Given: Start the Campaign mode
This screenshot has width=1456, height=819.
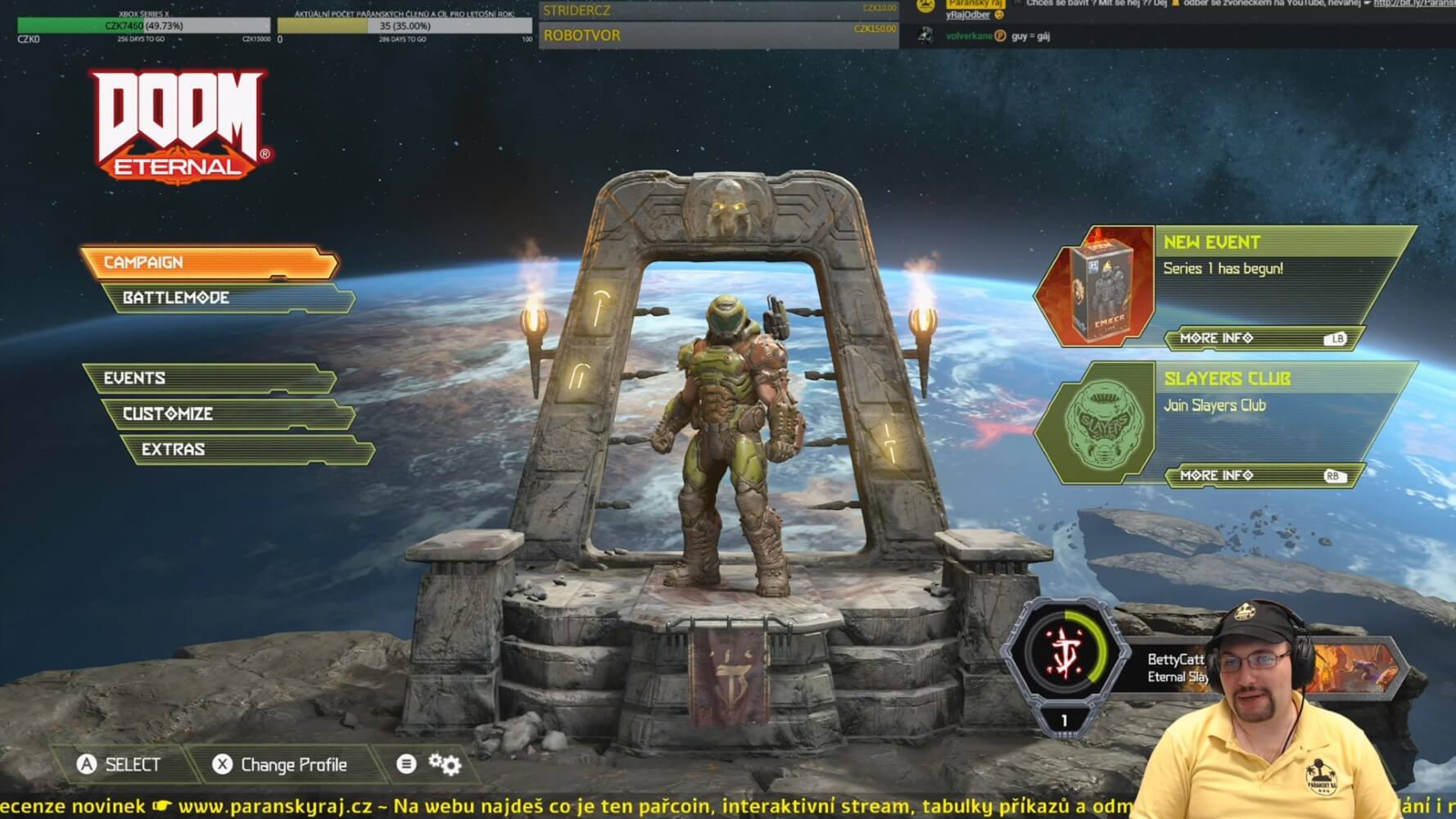Looking at the screenshot, I should (x=209, y=262).
